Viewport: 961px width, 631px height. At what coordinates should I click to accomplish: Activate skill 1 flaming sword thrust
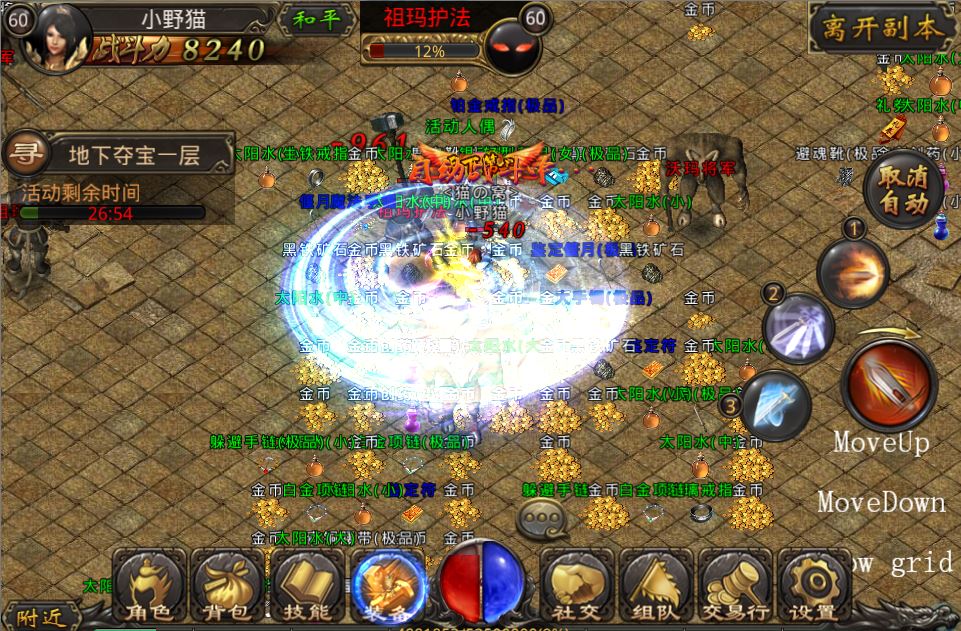point(853,268)
